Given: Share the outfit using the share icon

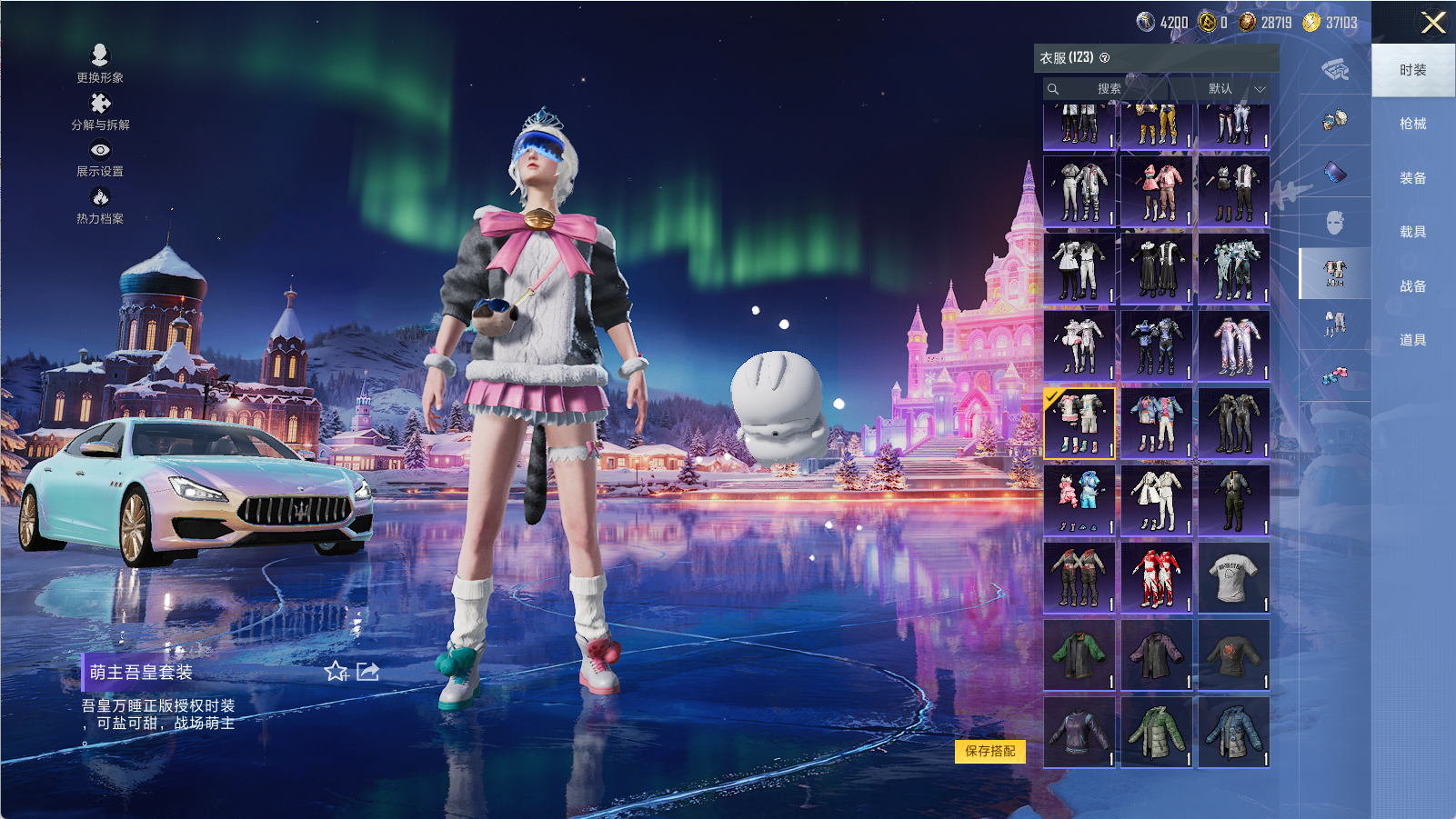Looking at the screenshot, I should tap(367, 672).
